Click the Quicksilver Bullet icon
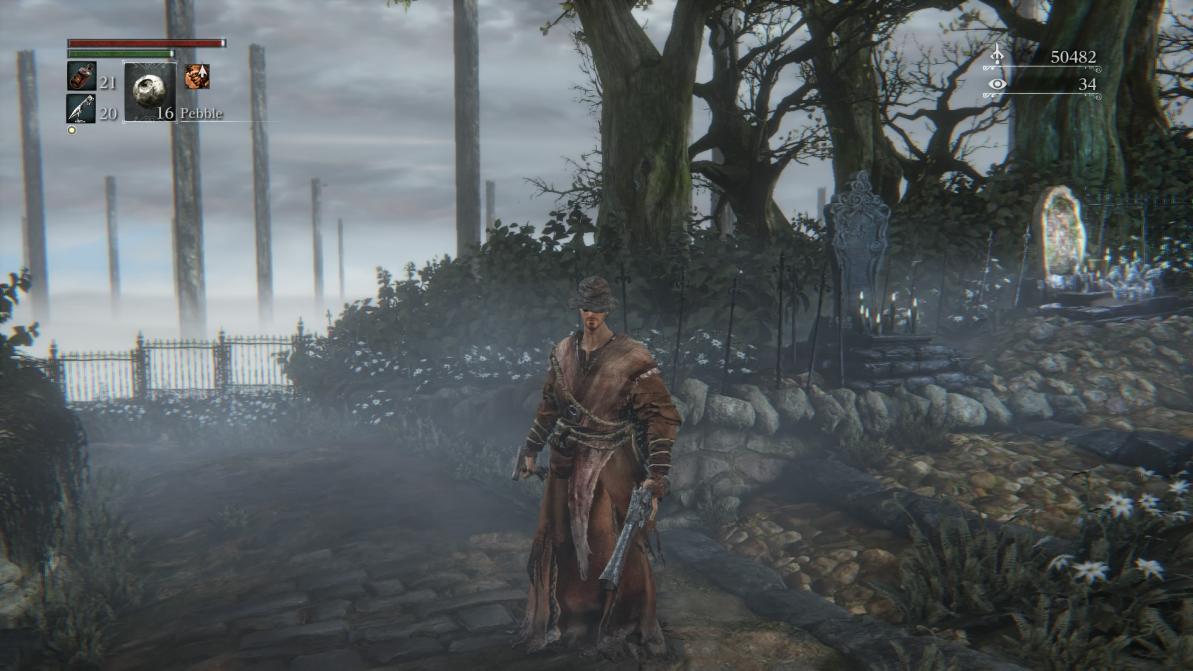This screenshot has width=1193, height=671. [x=81, y=108]
